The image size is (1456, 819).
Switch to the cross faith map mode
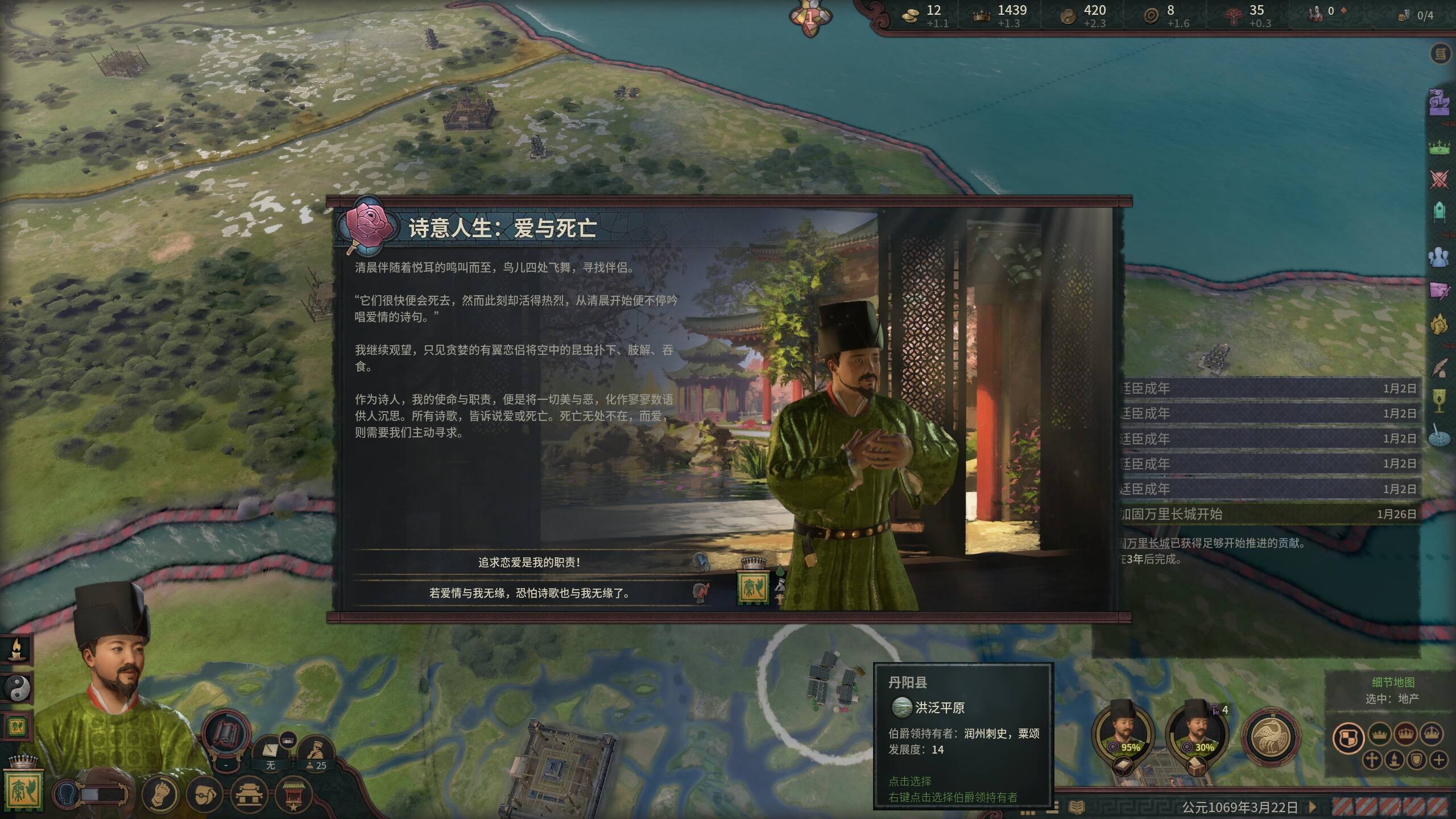(x=1372, y=760)
